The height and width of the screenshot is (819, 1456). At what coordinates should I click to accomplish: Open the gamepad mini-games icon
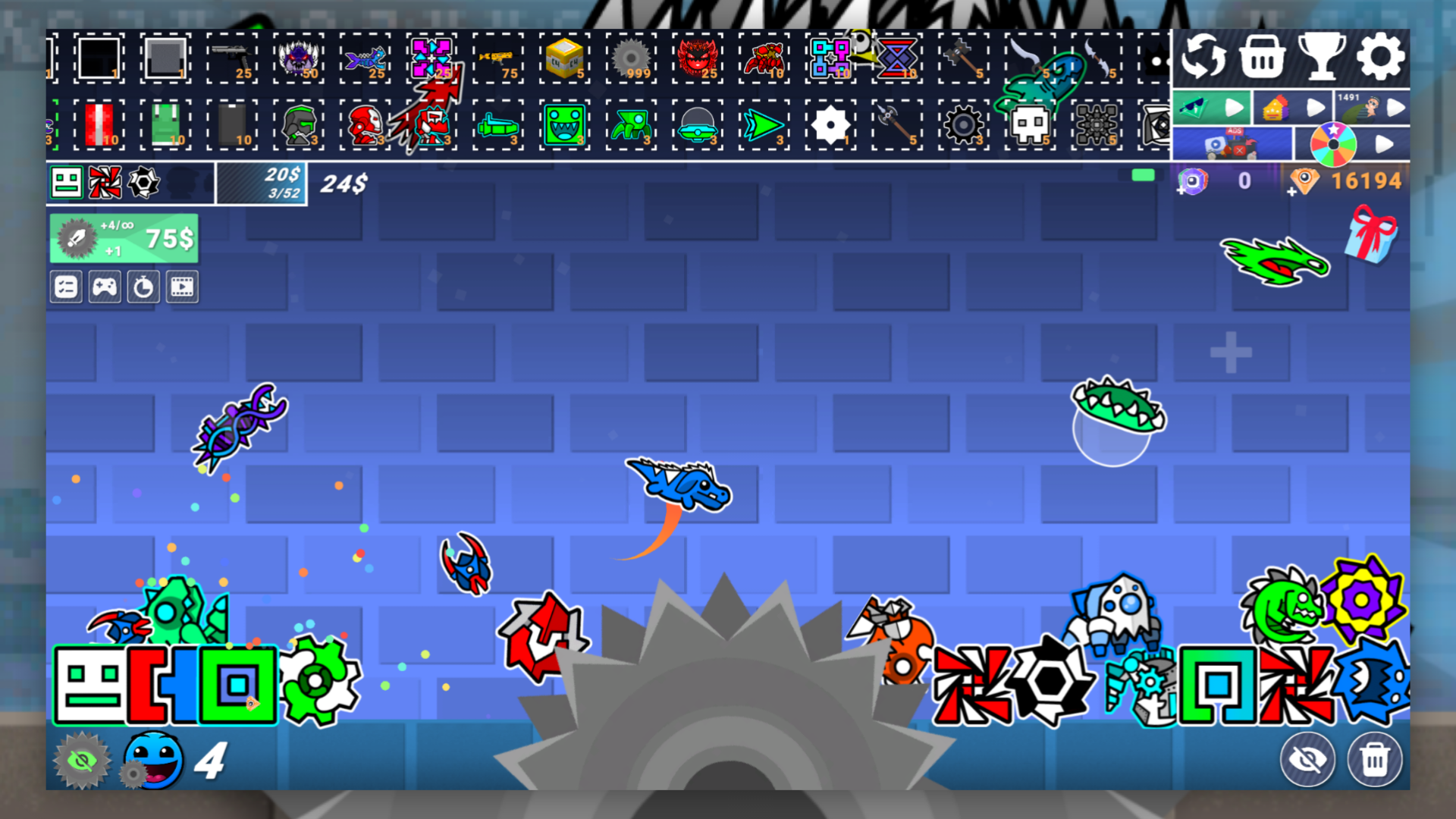(105, 287)
